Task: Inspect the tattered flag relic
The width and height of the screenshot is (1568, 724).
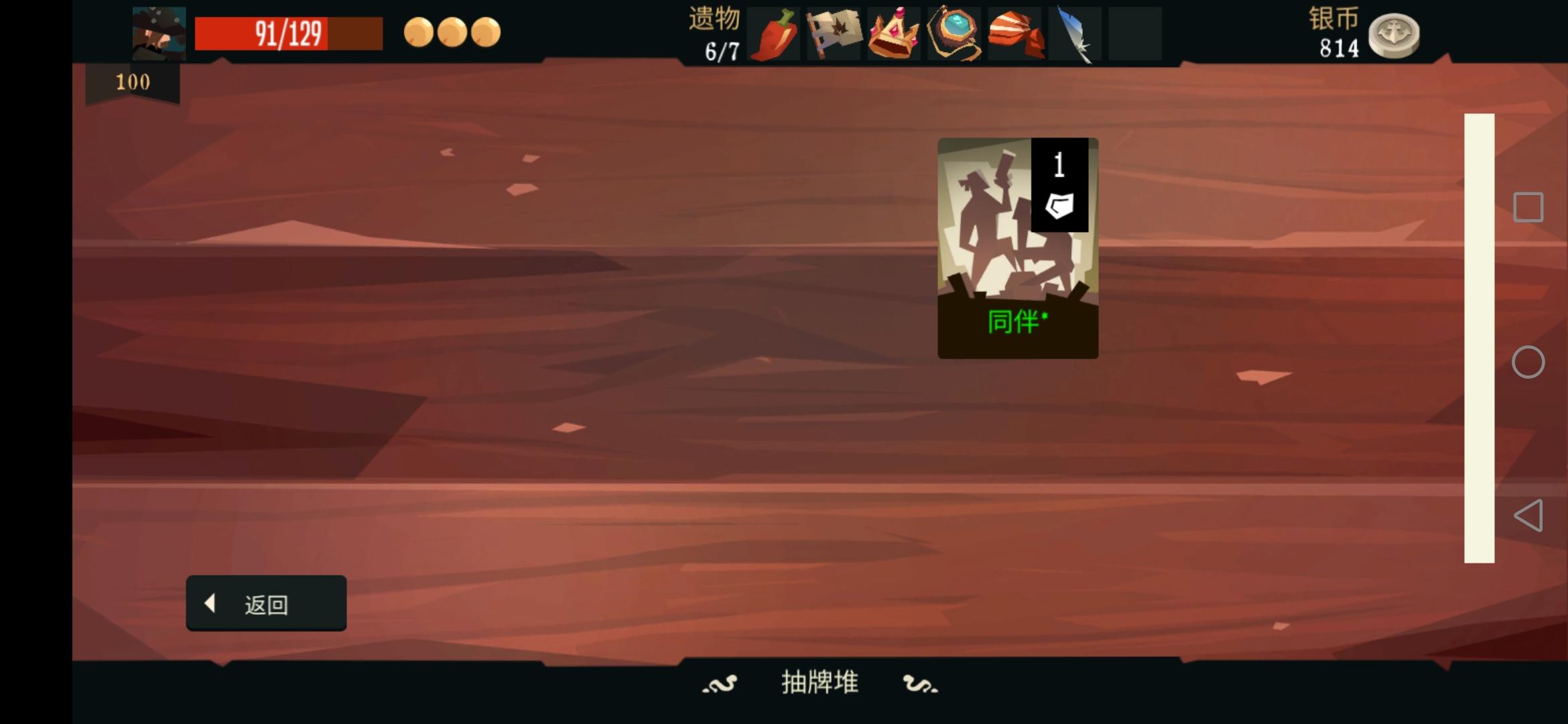Action: pyautogui.click(x=834, y=34)
